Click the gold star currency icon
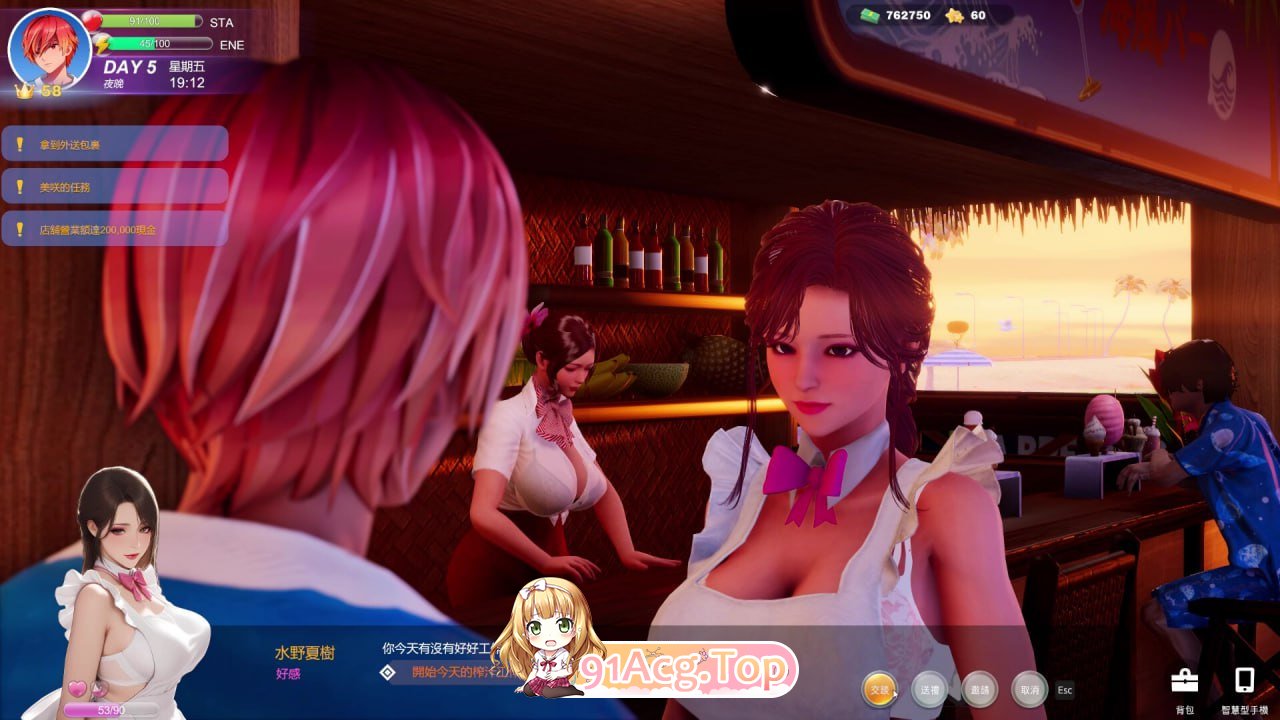This screenshot has width=1280, height=720. tap(953, 15)
